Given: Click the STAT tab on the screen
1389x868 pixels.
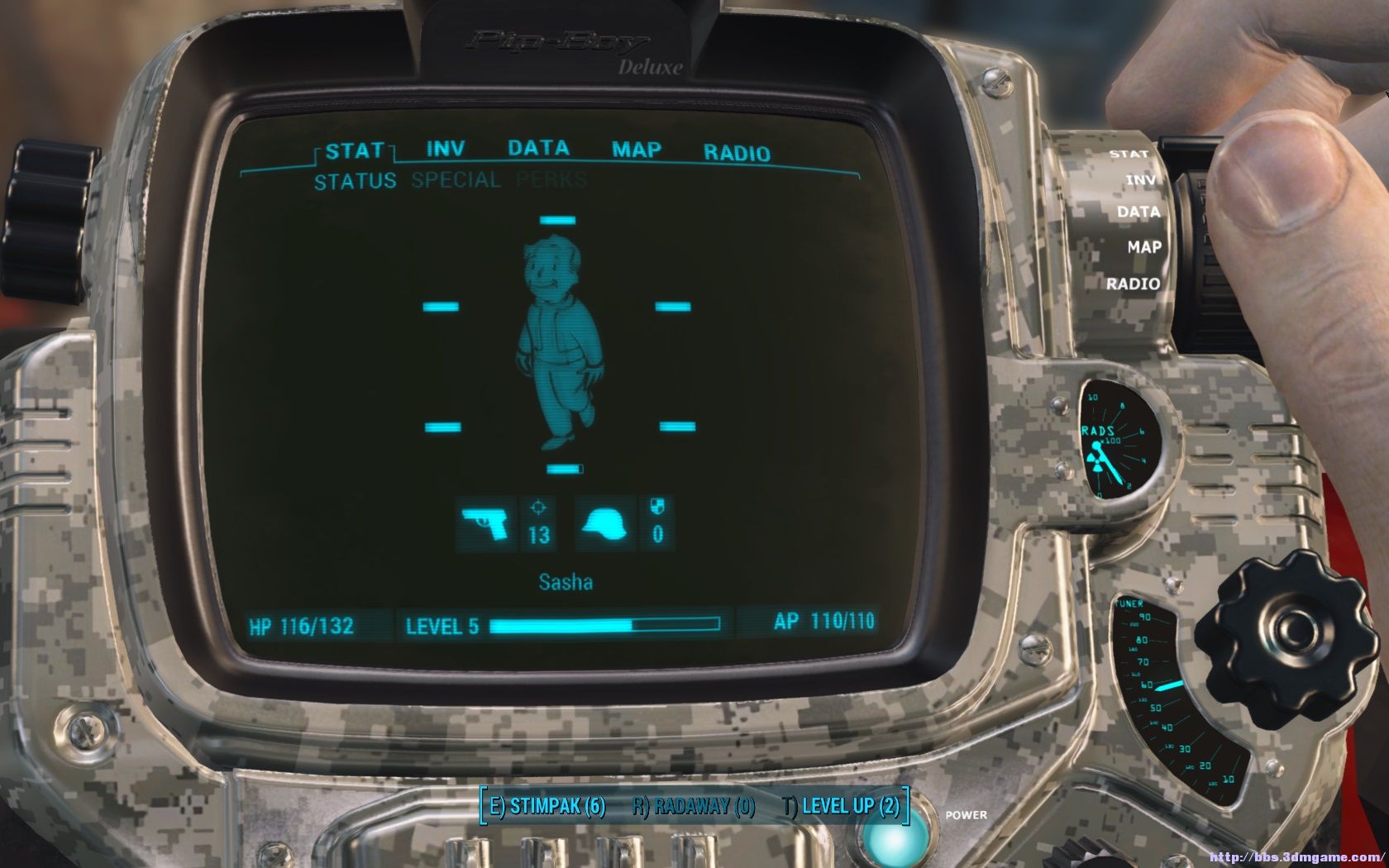Looking at the screenshot, I should pos(354,151).
